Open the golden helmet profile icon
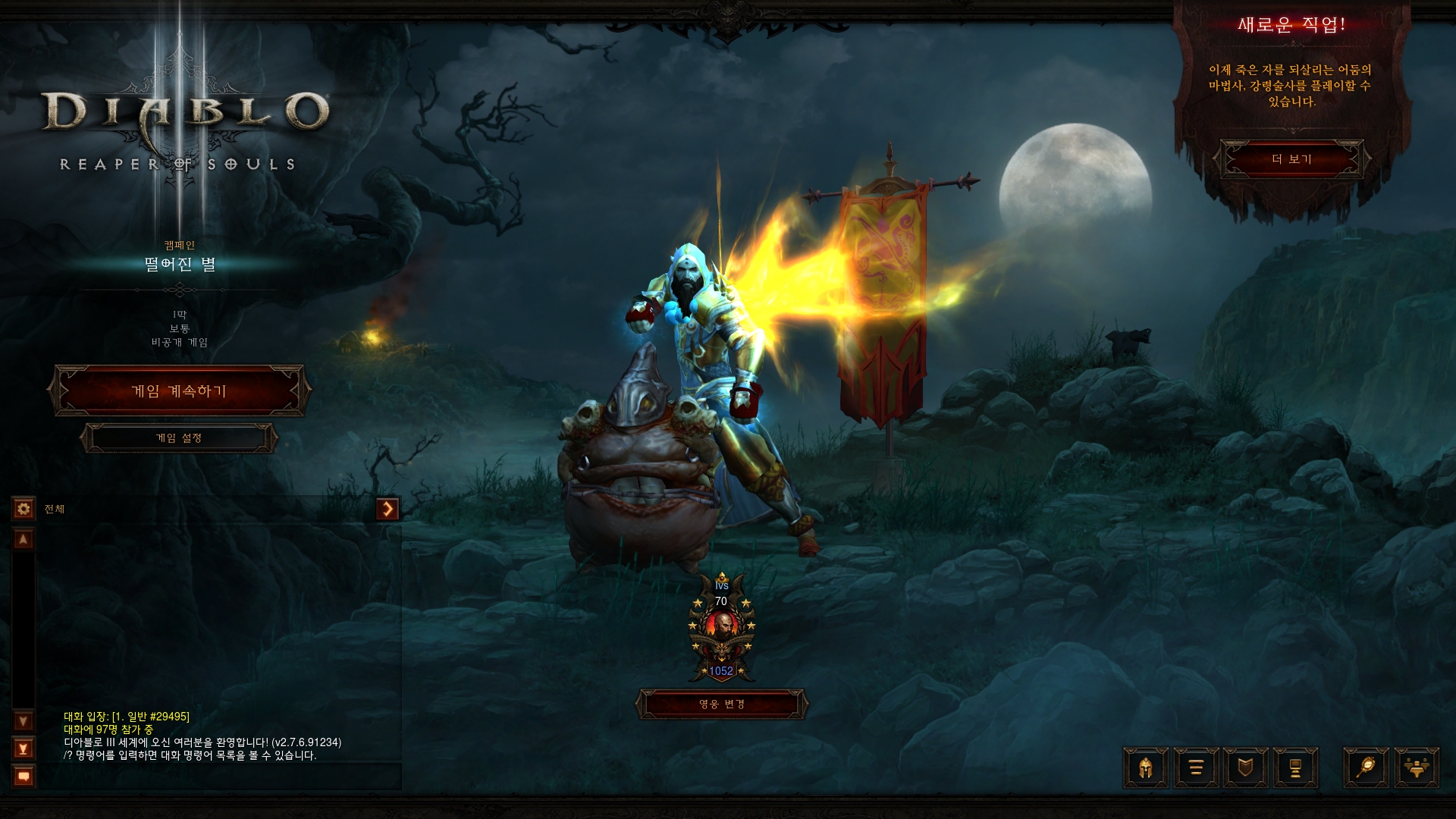1456x819 pixels. point(1146,768)
